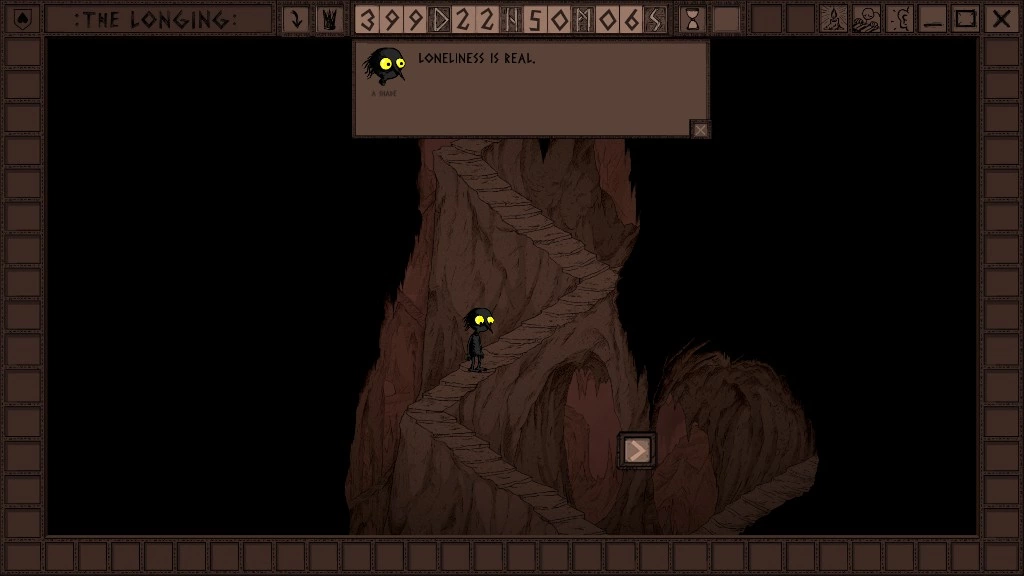Maximize the game window
The image size is (1024, 576).
point(965,19)
